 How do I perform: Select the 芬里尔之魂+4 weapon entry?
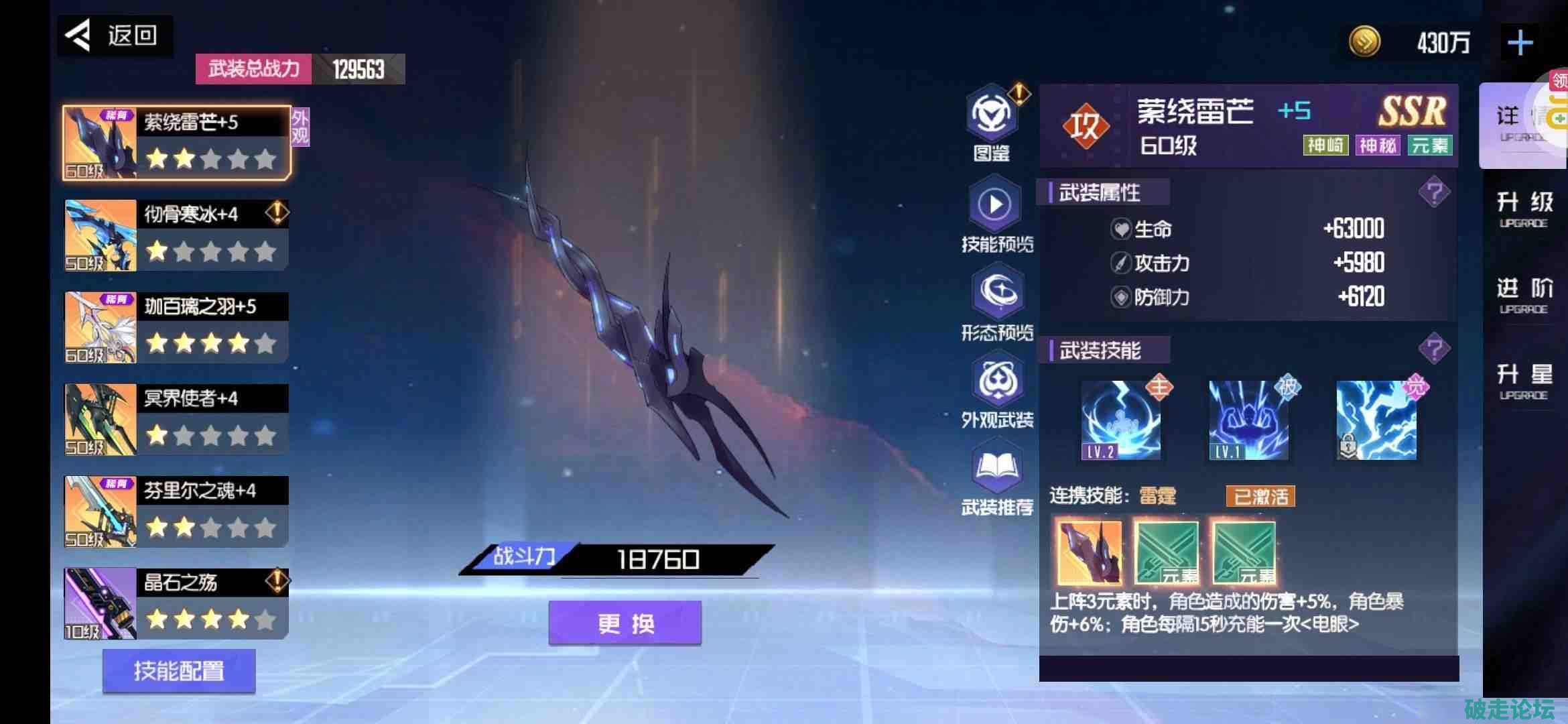tap(177, 511)
